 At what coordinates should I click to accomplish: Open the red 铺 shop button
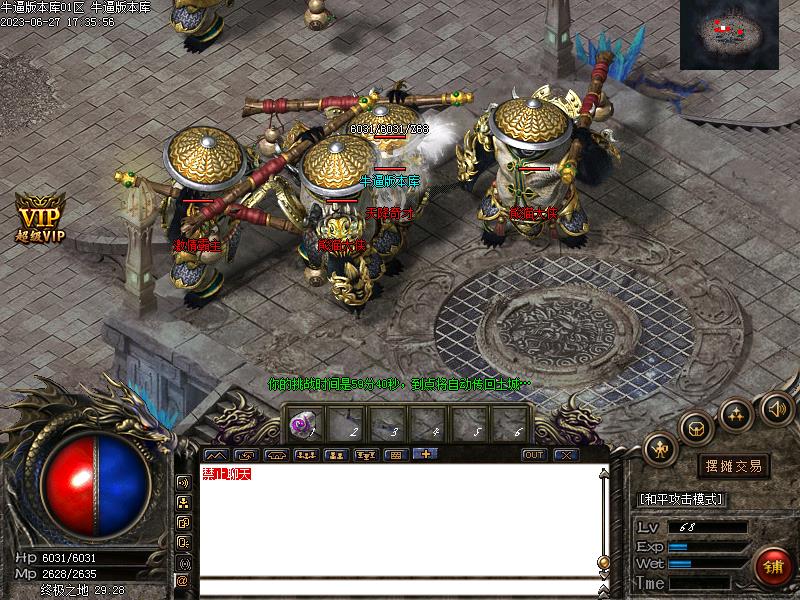pyautogui.click(x=773, y=566)
